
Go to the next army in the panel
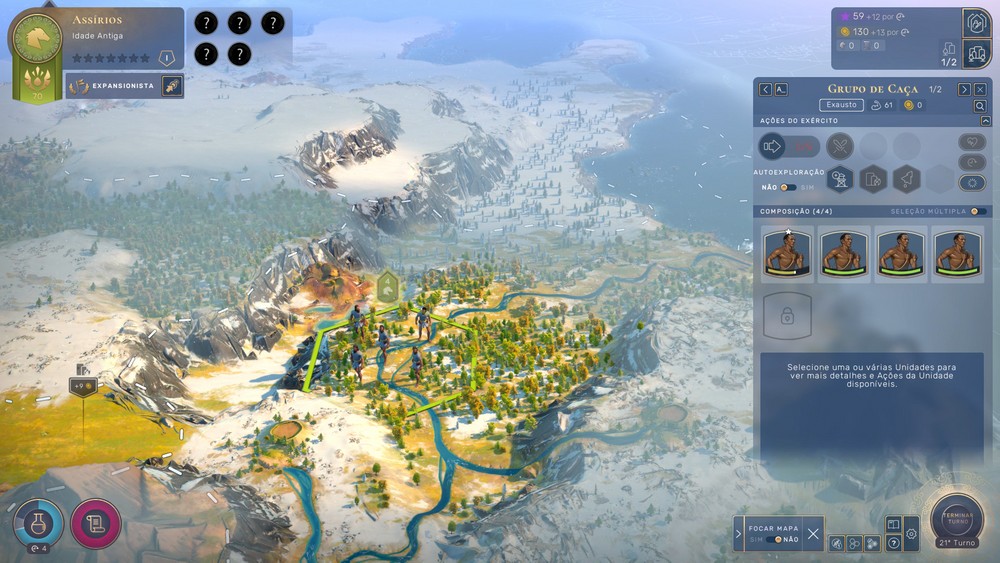964,89
